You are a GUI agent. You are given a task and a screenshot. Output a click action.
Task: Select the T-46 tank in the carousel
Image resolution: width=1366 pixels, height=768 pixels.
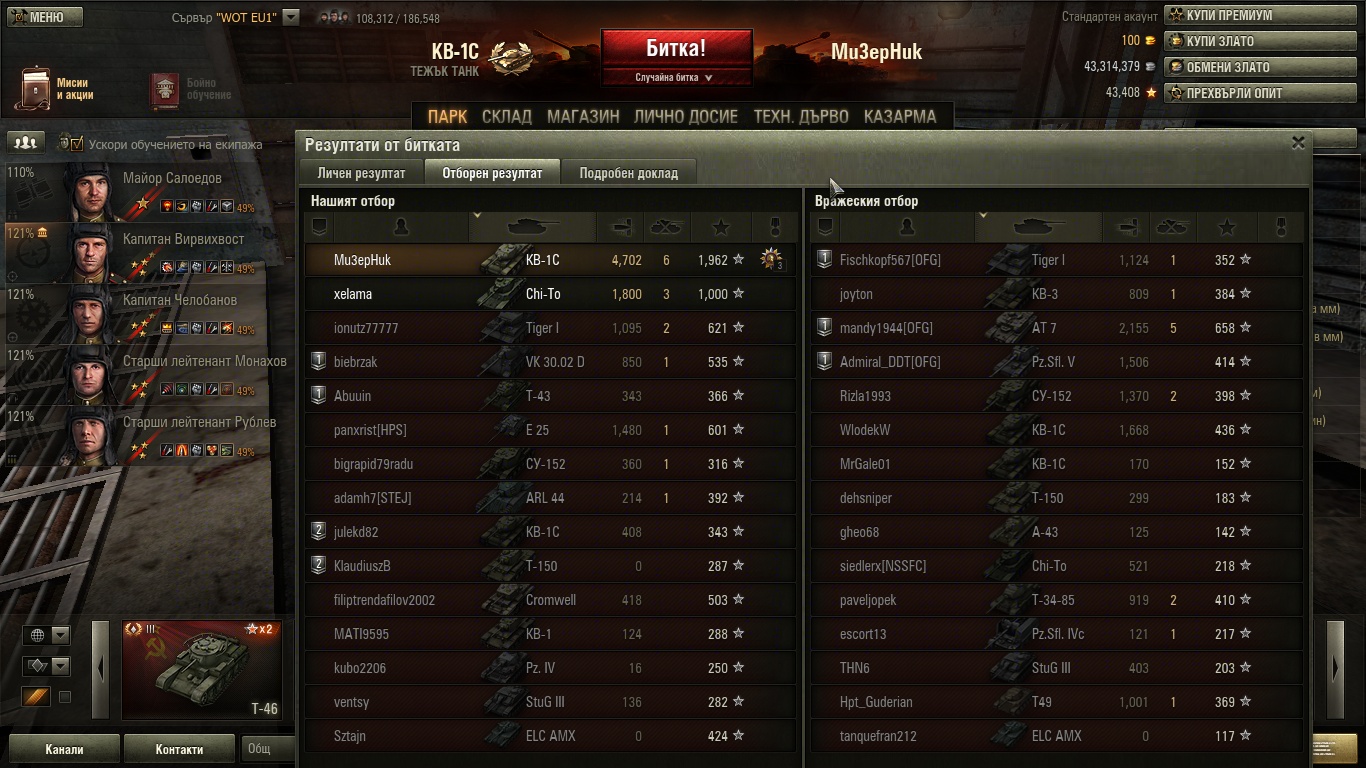pyautogui.click(x=200, y=669)
